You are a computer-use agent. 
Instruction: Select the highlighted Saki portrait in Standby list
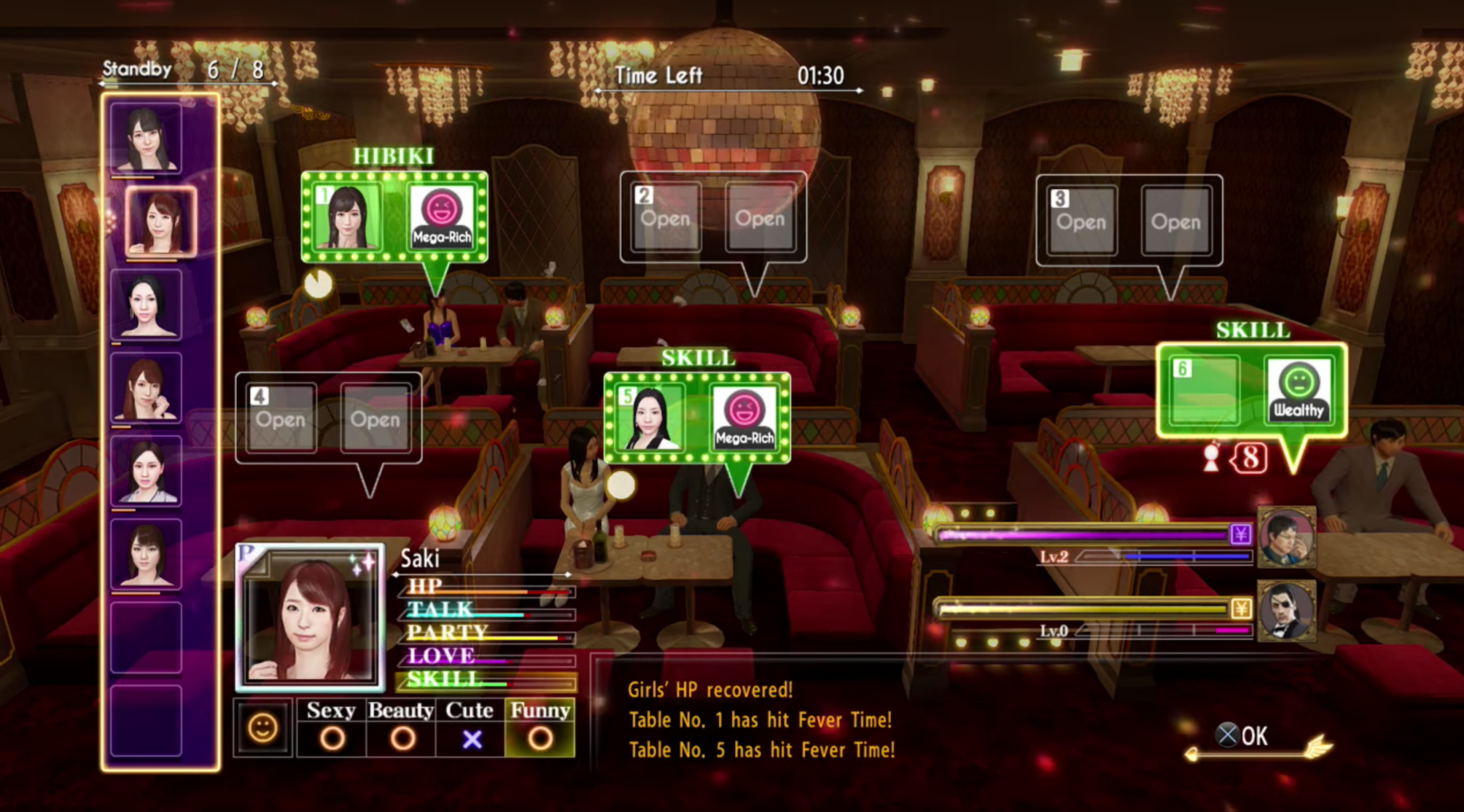pyautogui.click(x=160, y=221)
